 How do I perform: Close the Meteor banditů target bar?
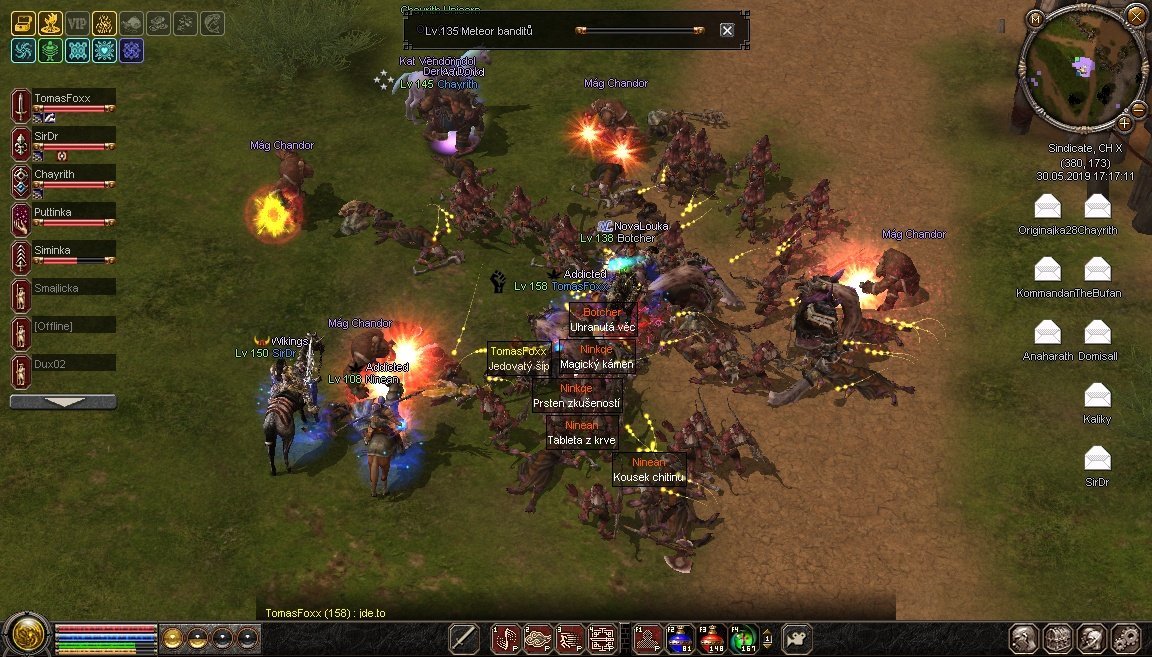click(x=727, y=30)
